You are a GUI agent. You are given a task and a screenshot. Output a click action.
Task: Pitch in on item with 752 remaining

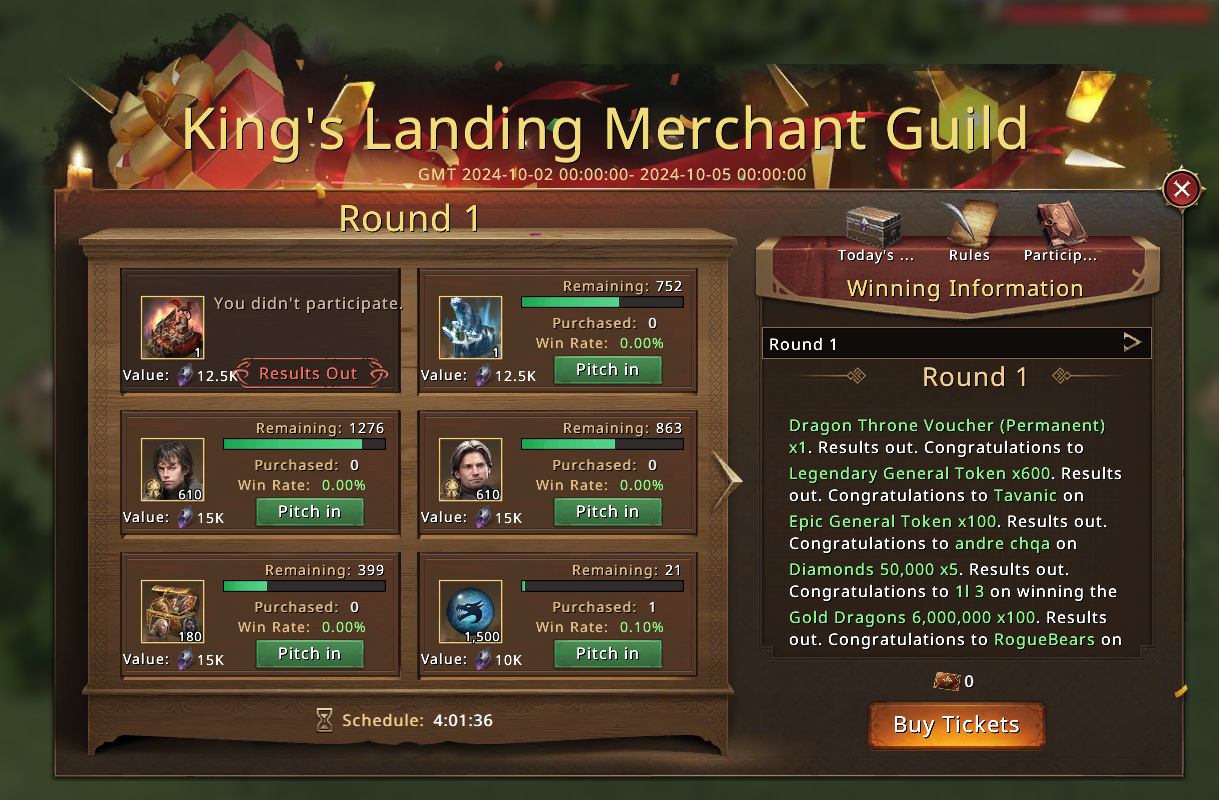click(x=607, y=370)
